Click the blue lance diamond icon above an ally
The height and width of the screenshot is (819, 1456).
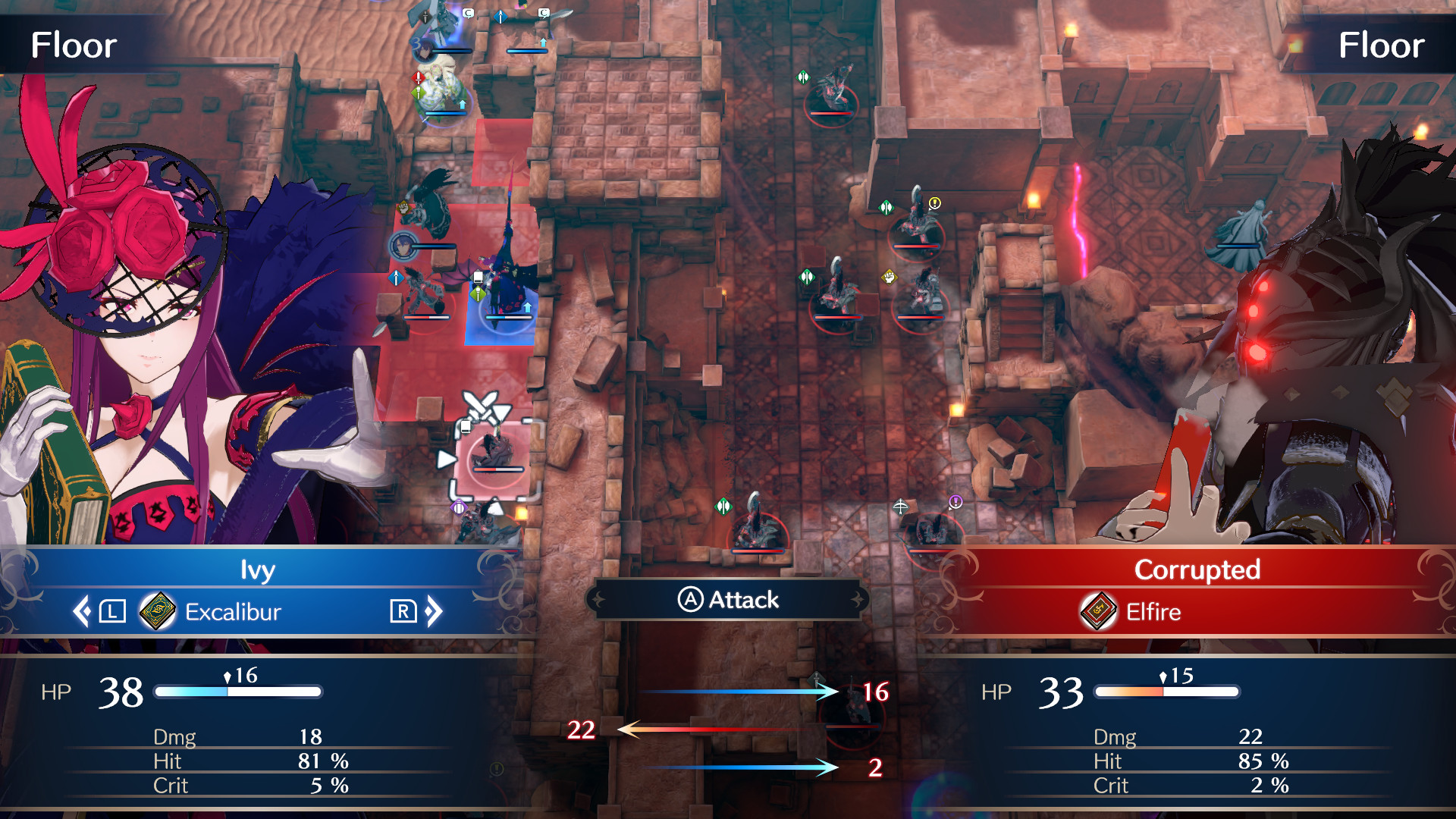(x=500, y=17)
